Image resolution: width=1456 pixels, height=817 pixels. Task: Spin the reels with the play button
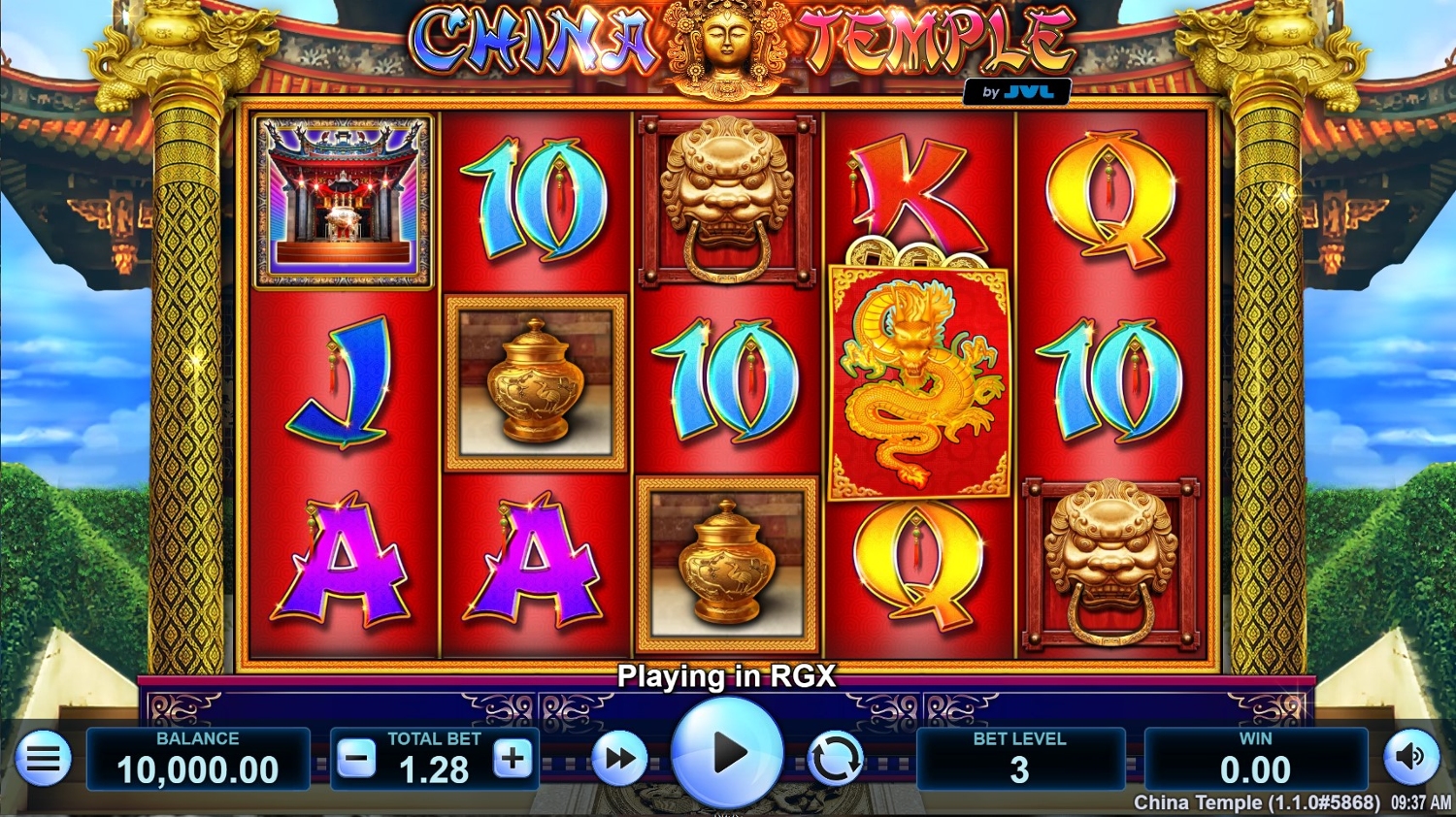coord(727,753)
